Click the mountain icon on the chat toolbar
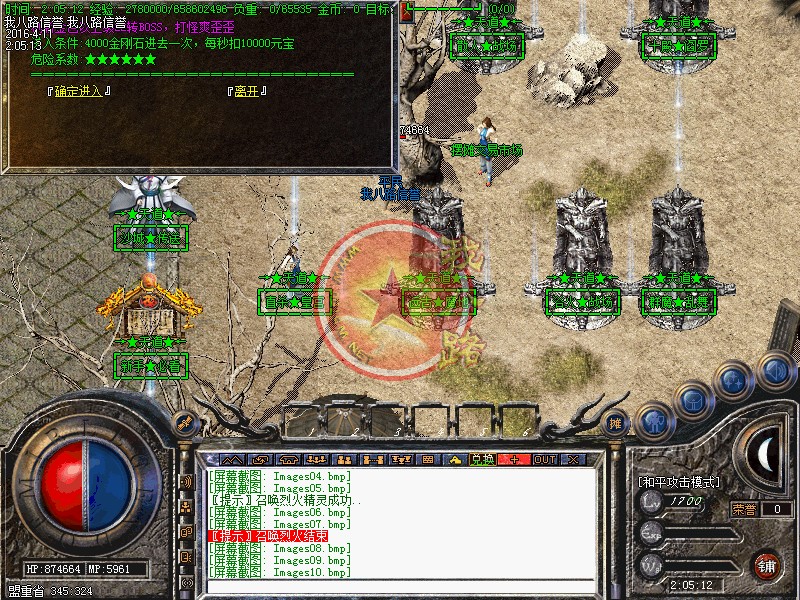 pyautogui.click(x=229, y=459)
